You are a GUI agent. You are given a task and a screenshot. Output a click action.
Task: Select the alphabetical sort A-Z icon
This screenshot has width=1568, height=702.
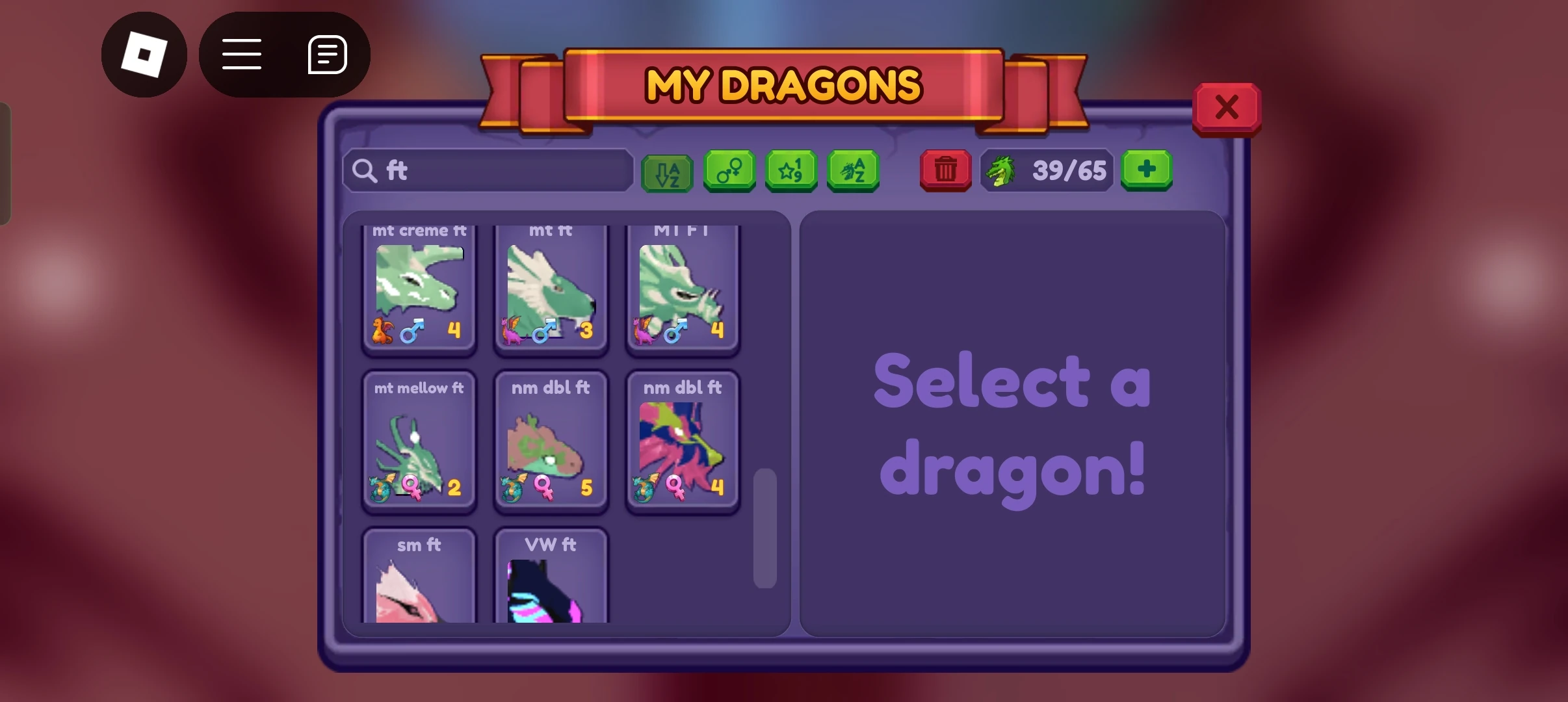pos(667,171)
